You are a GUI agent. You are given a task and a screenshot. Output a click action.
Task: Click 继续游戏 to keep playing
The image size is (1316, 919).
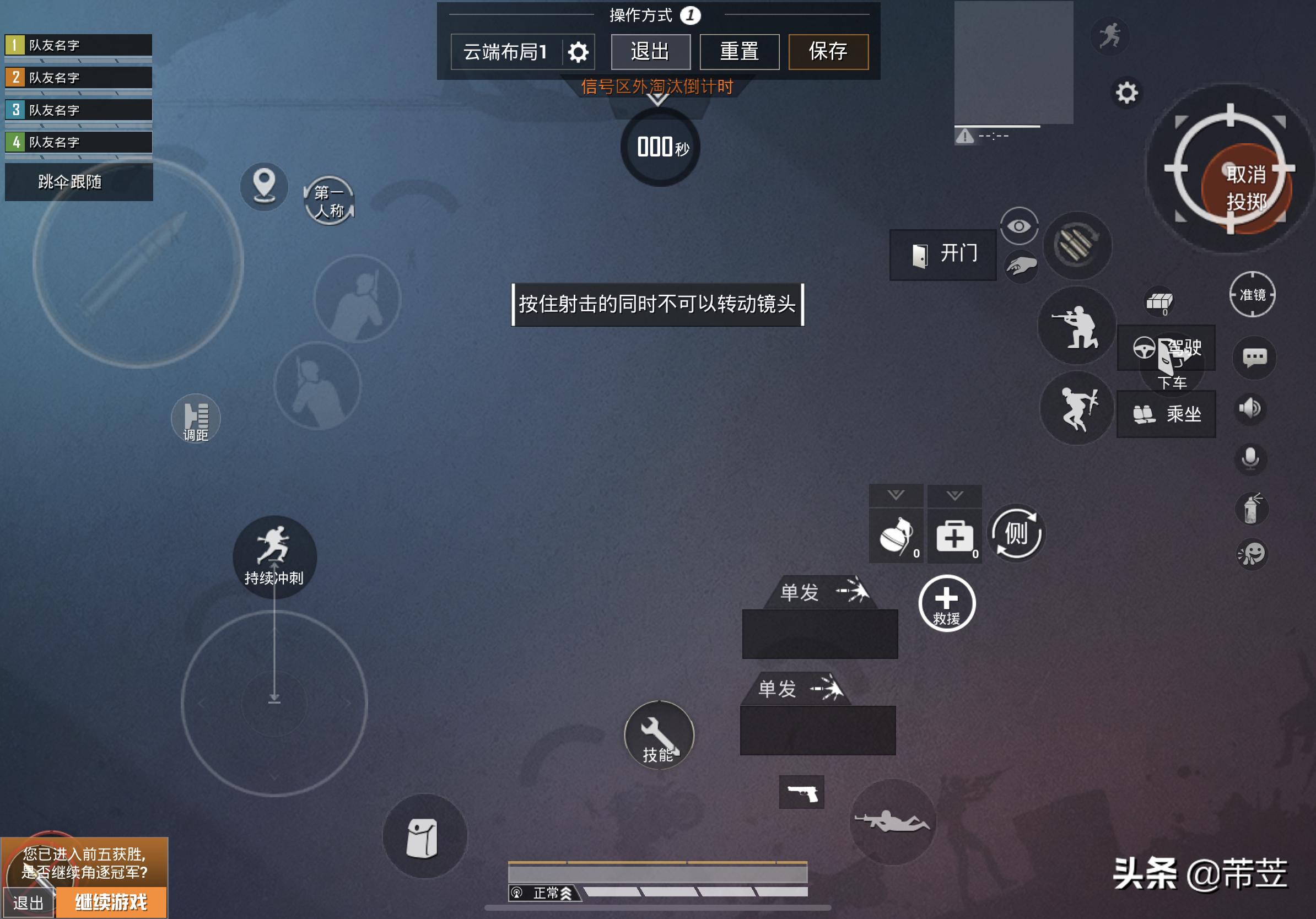[111, 902]
